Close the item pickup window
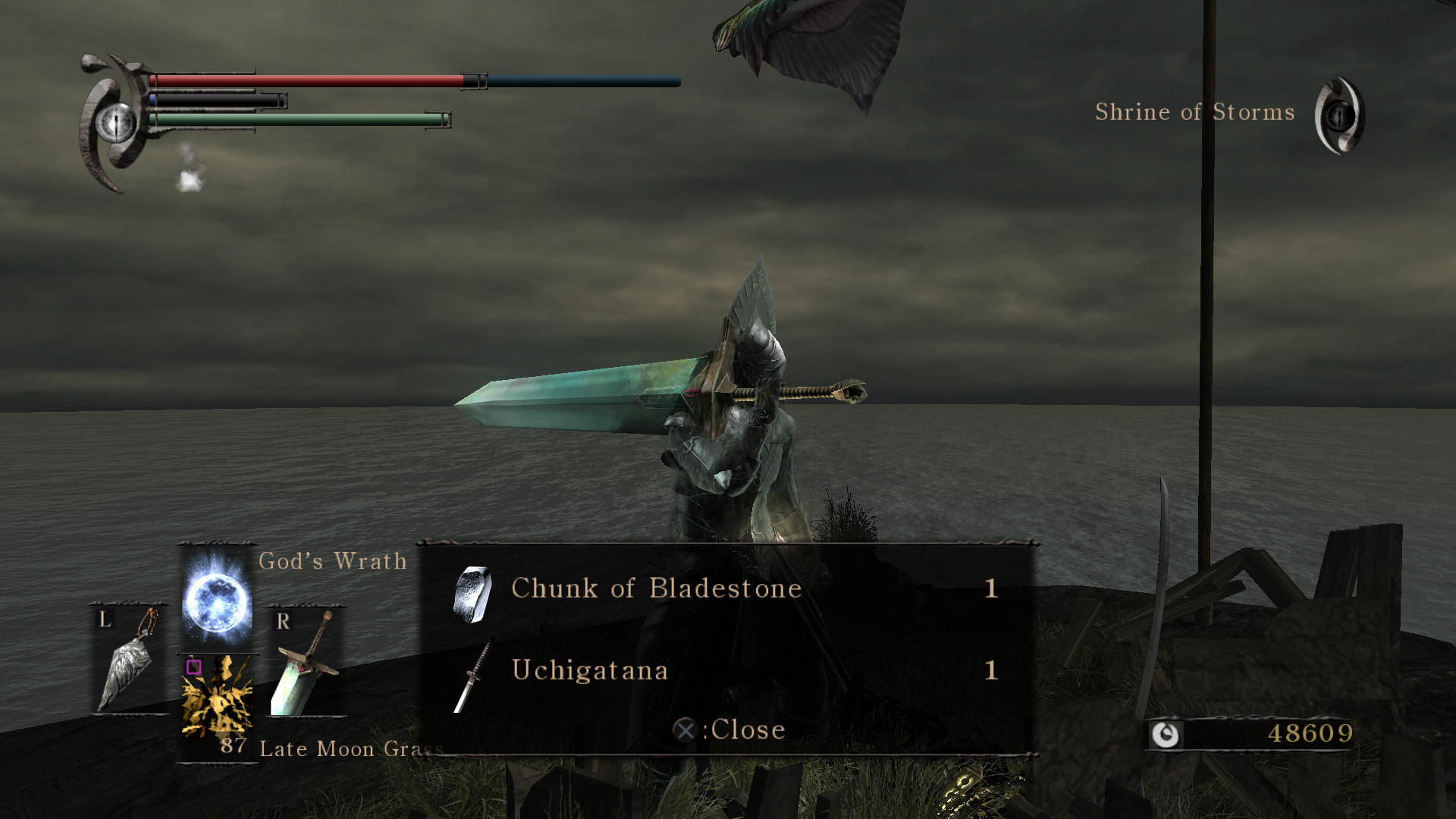Screen dimensions: 1456x819 tap(730, 730)
